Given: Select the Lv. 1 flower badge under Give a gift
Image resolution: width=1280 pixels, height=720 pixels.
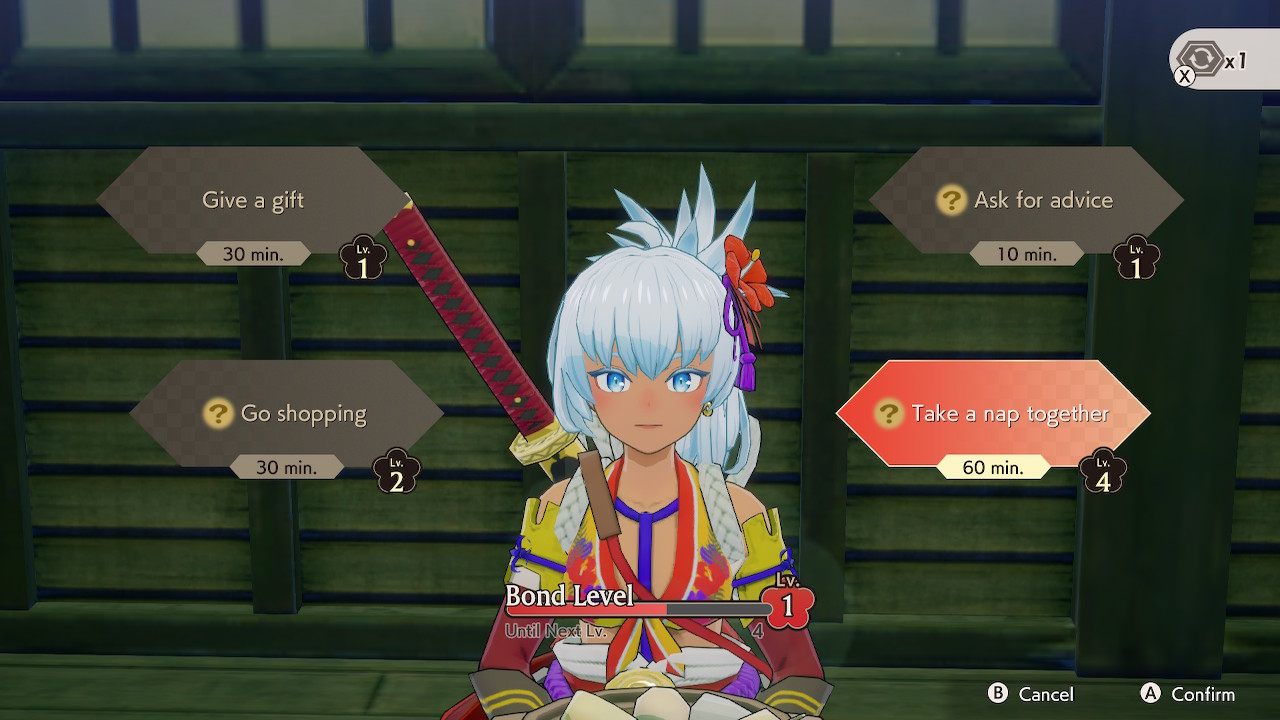Looking at the screenshot, I should pos(363,257).
